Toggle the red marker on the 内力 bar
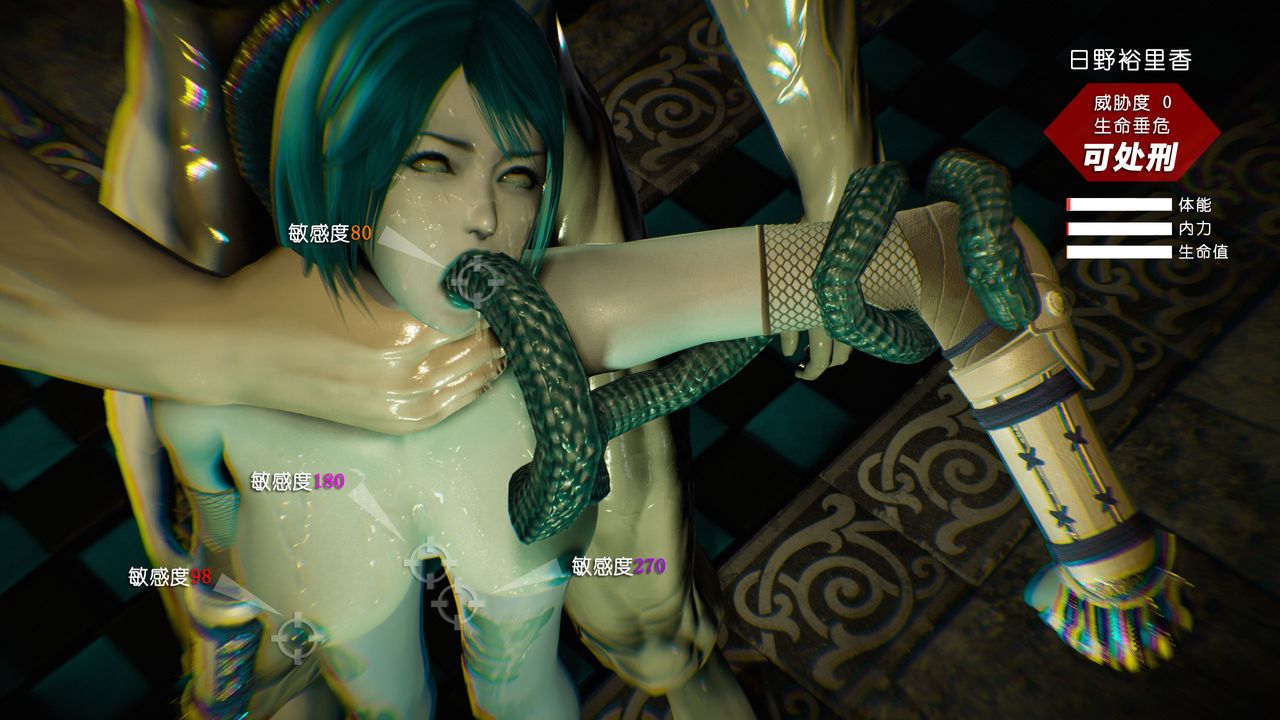 tap(1070, 228)
